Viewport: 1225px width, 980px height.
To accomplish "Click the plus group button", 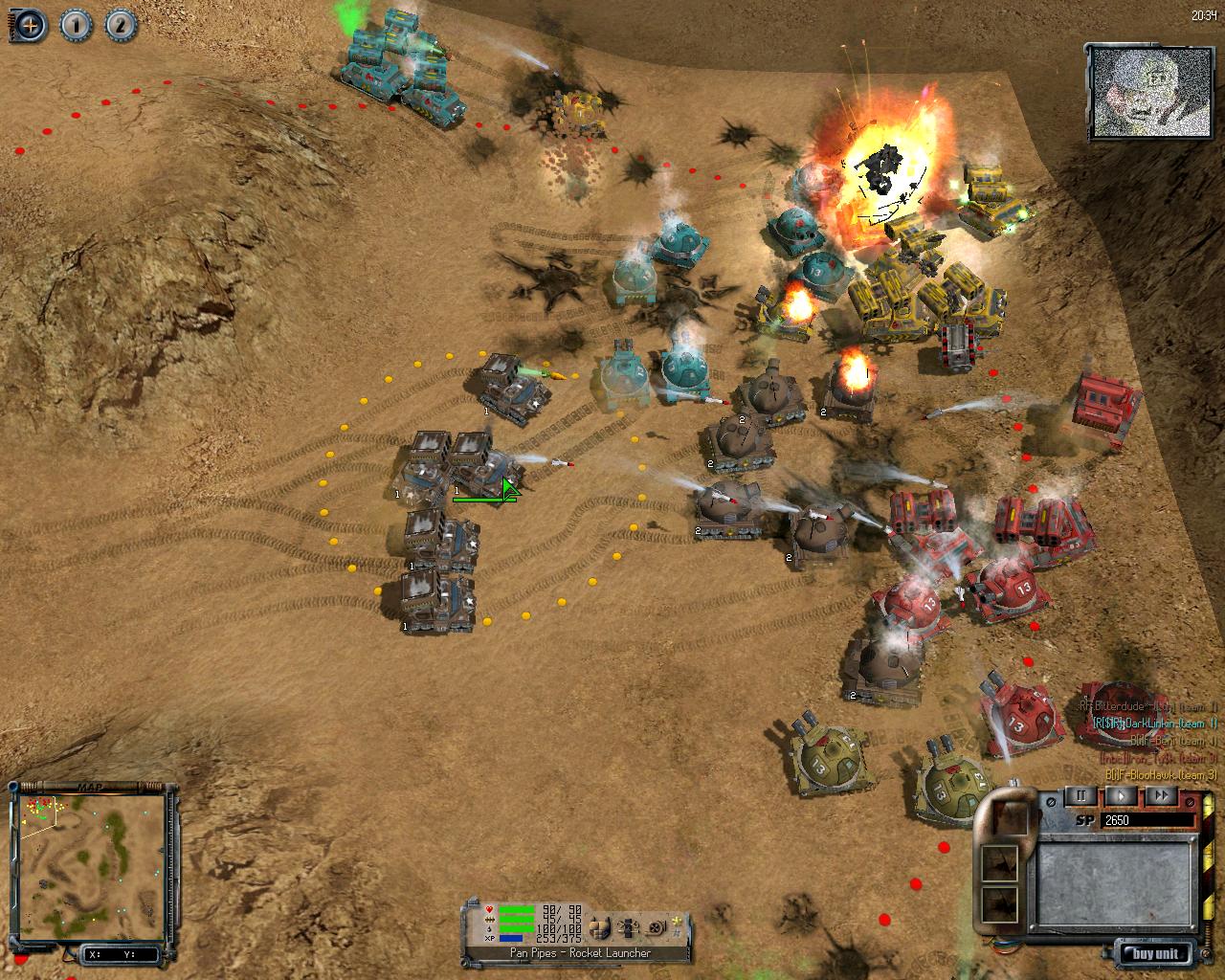I will 29,25.
